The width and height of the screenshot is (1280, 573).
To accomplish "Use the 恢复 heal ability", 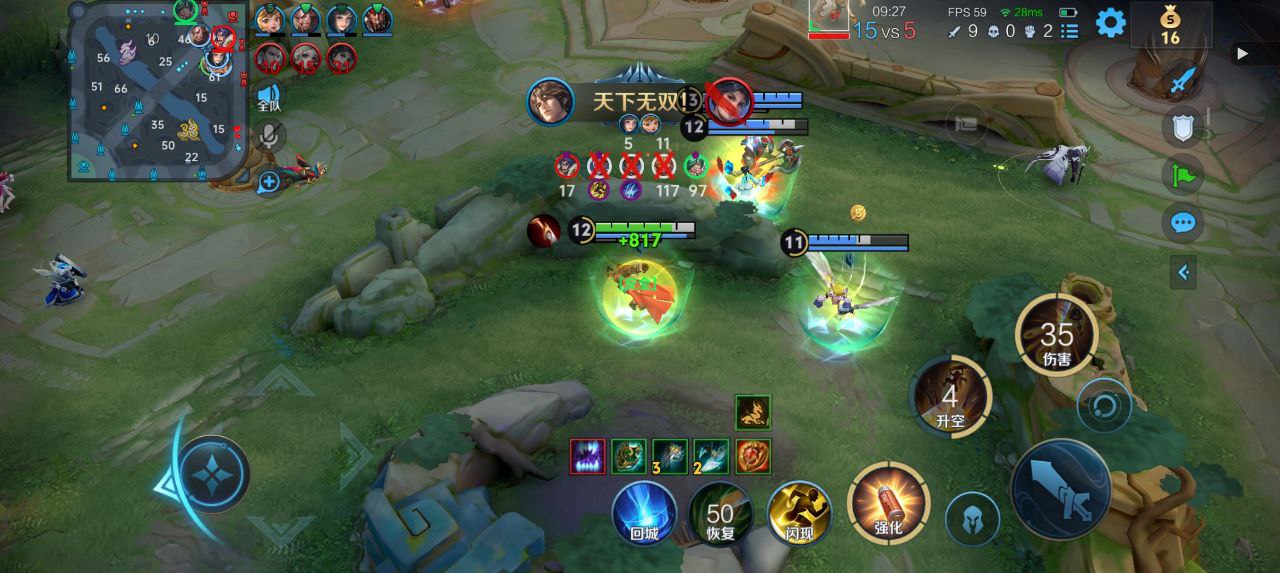I will point(720,514).
